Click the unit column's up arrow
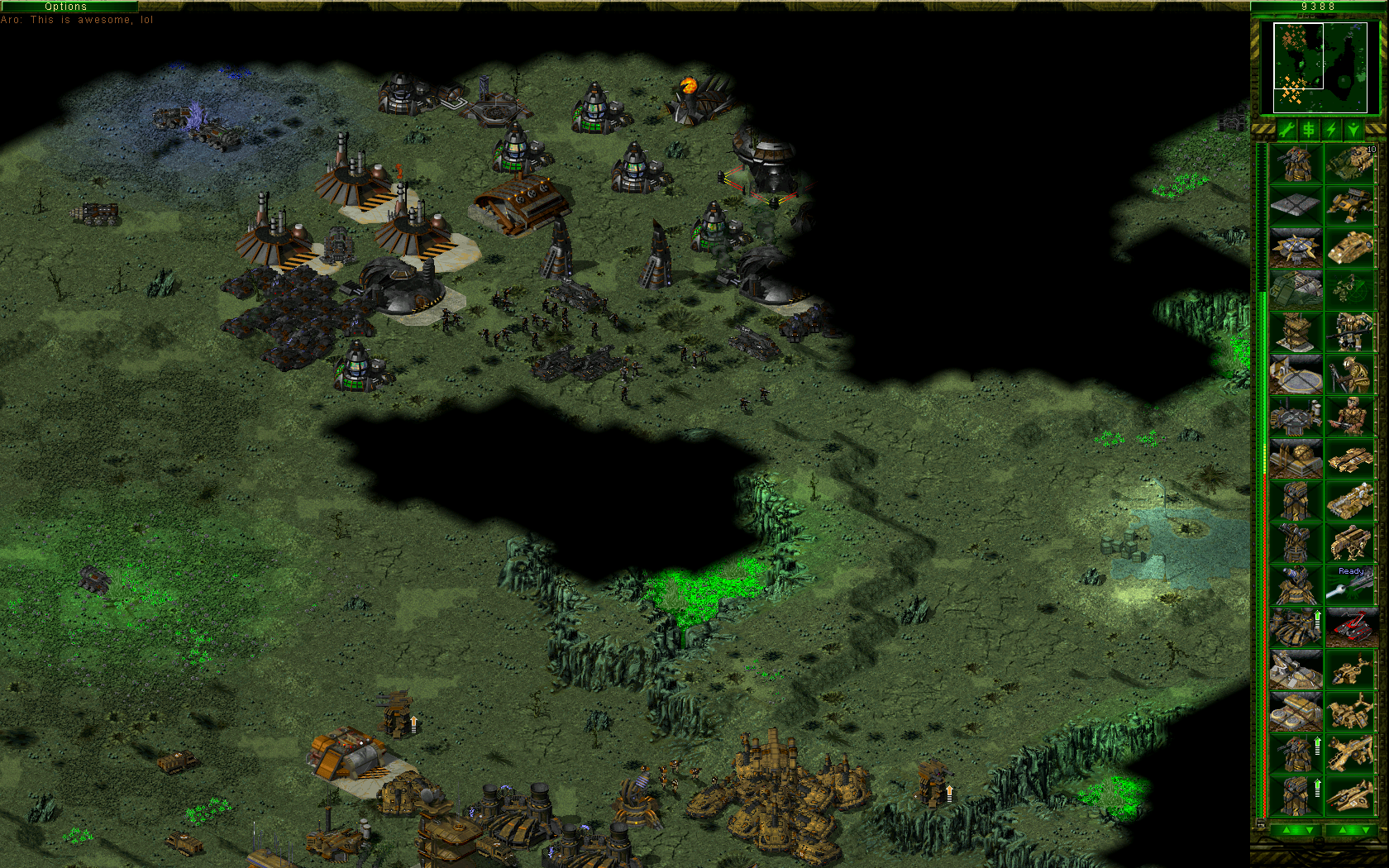Screen dimensions: 1389x868 pos(1342,830)
